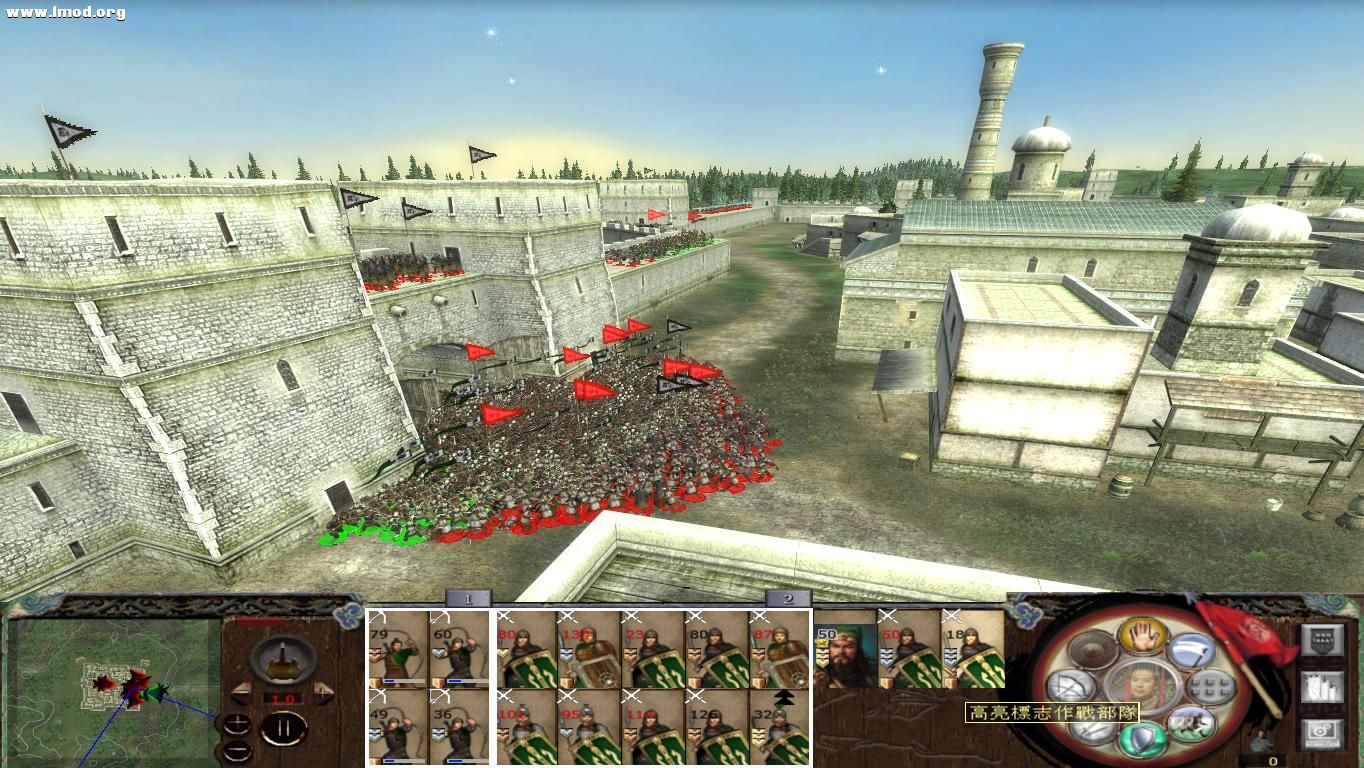1364x768 pixels.
Task: Click the army banner button on the right panel
Action: [x=1322, y=639]
